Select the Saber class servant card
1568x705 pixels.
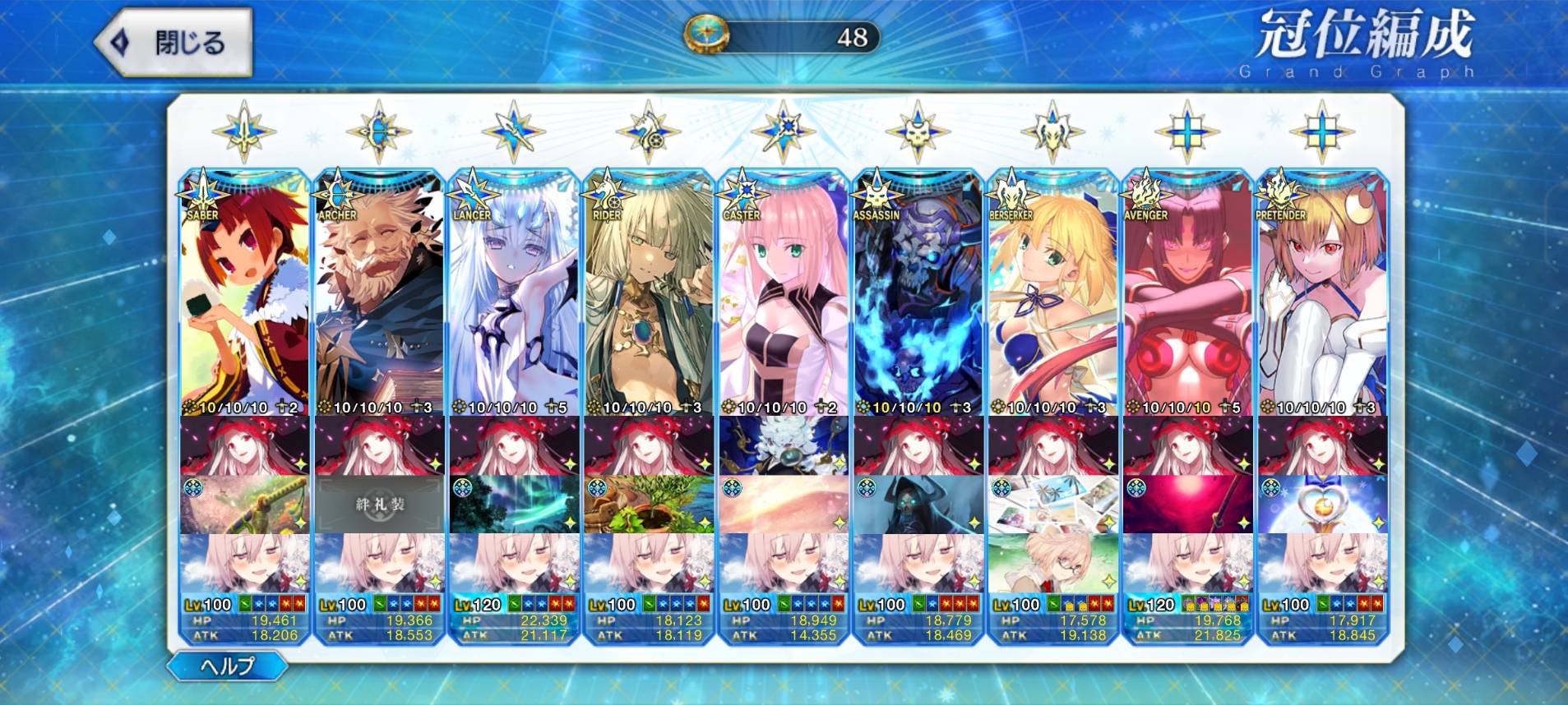[x=245, y=296]
